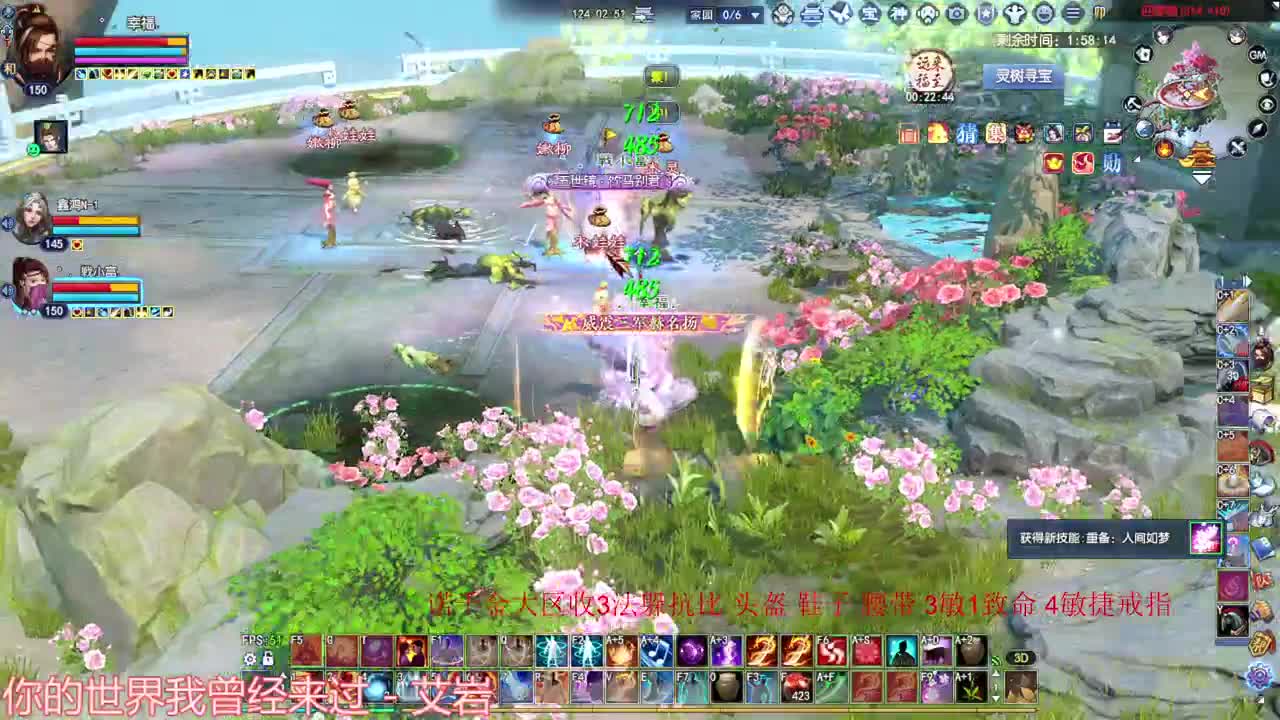Click the GM button near the minimap
This screenshot has height=720, width=1280.
[x=1258, y=56]
